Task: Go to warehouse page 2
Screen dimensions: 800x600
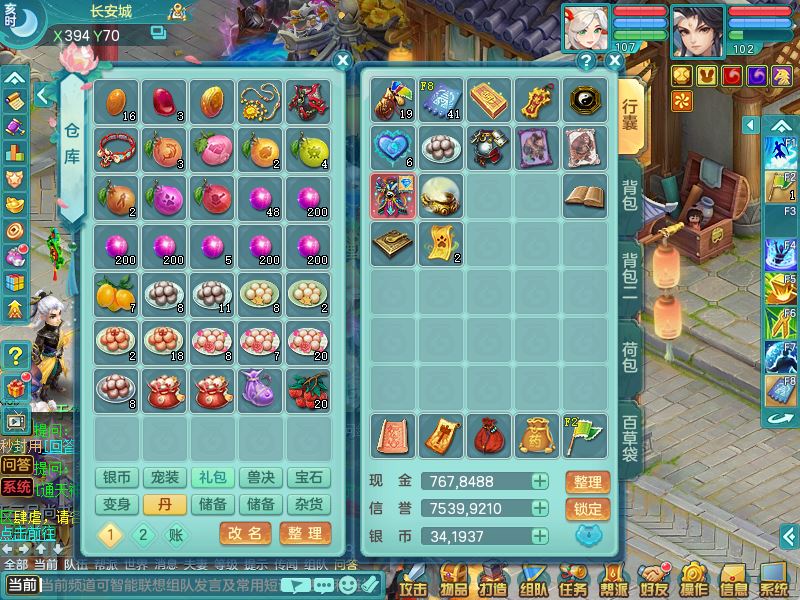Action: pos(143,535)
